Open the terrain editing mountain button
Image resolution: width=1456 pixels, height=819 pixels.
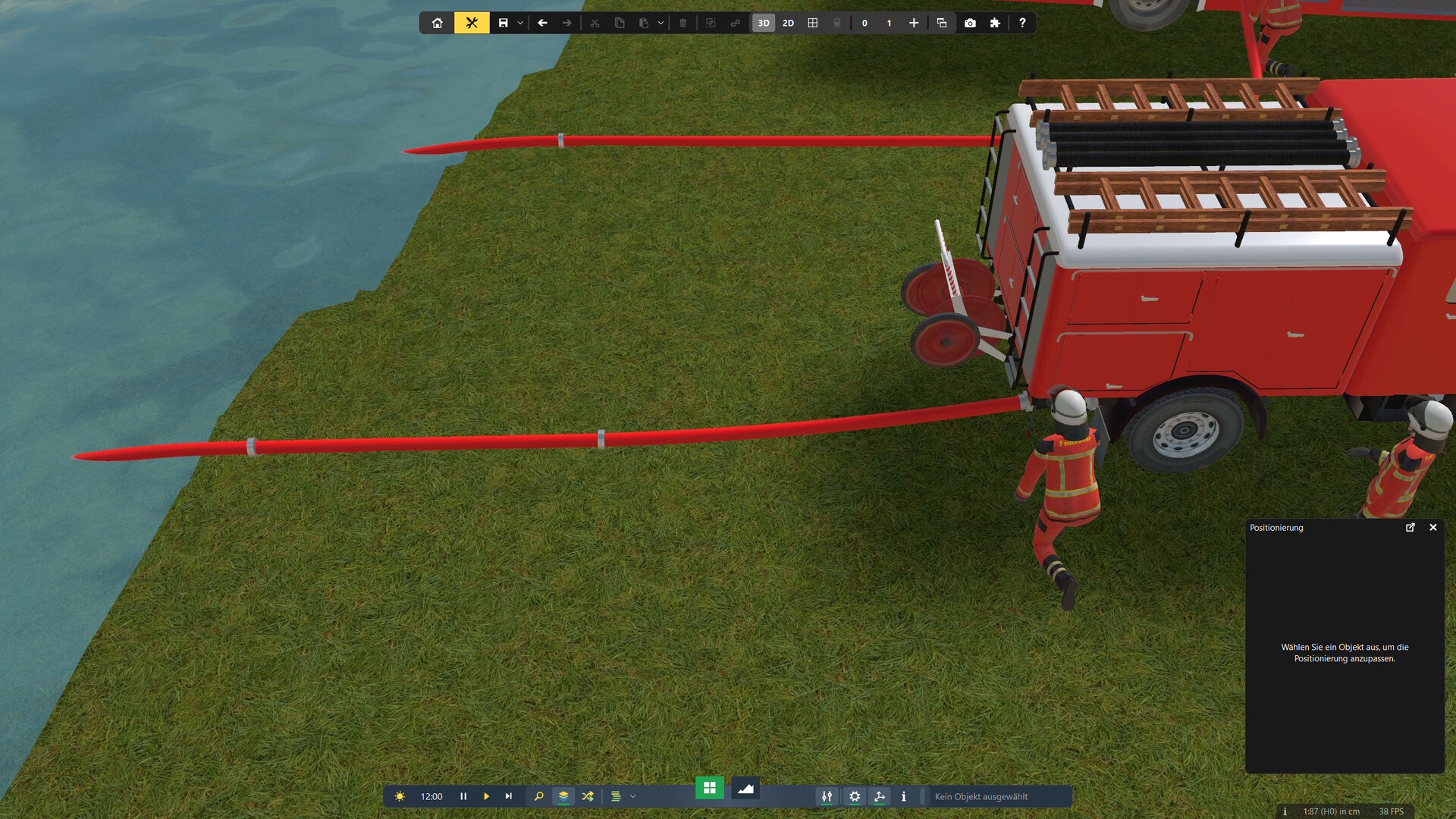[x=745, y=789]
